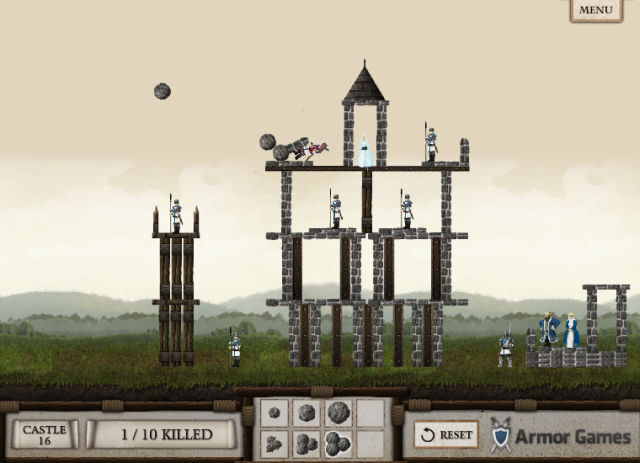Viewport: 640px width, 463px height.
Task: Reset the current castle level
Action: point(446,435)
